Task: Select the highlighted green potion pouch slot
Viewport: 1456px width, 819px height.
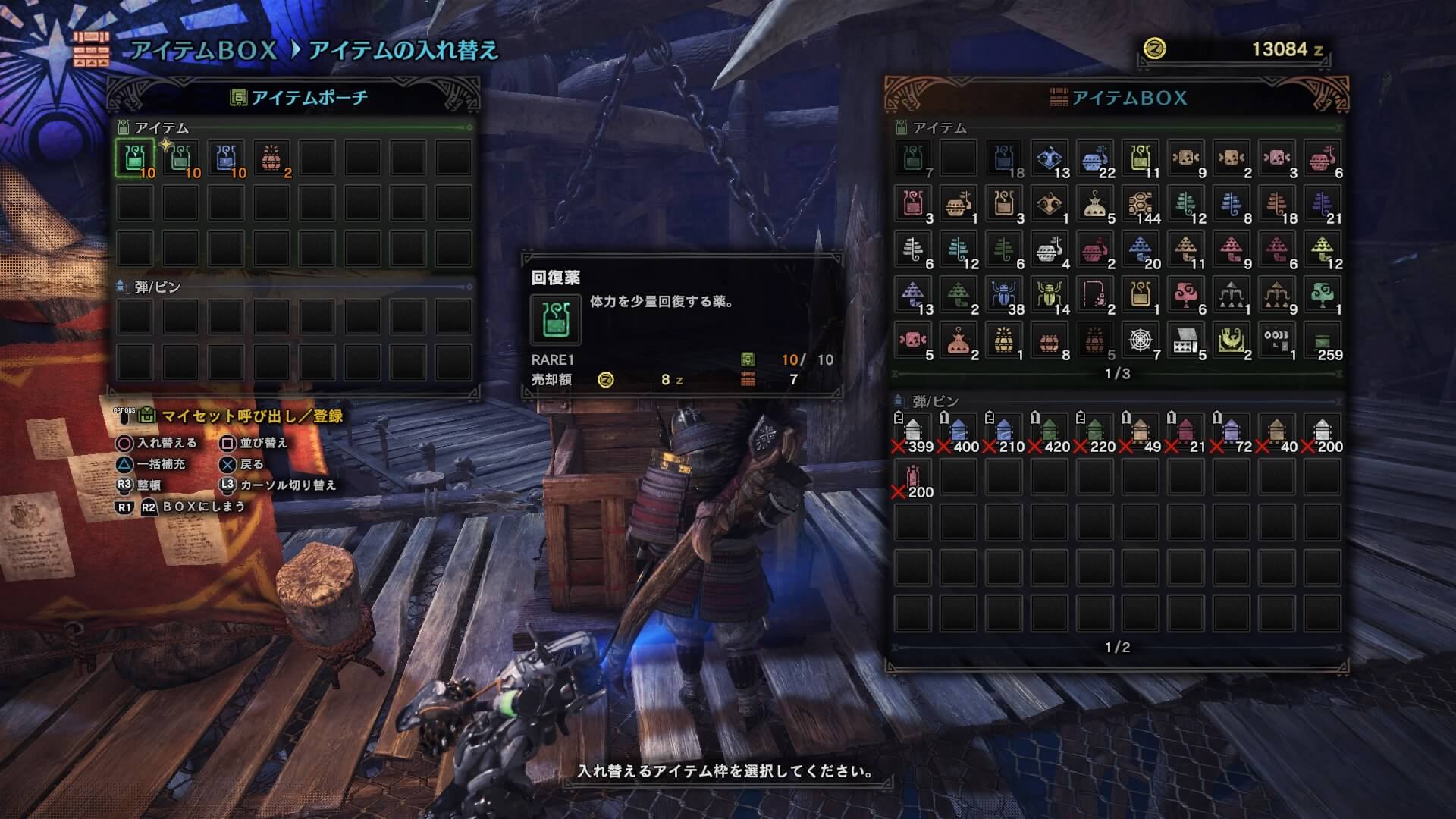Action: [135, 158]
